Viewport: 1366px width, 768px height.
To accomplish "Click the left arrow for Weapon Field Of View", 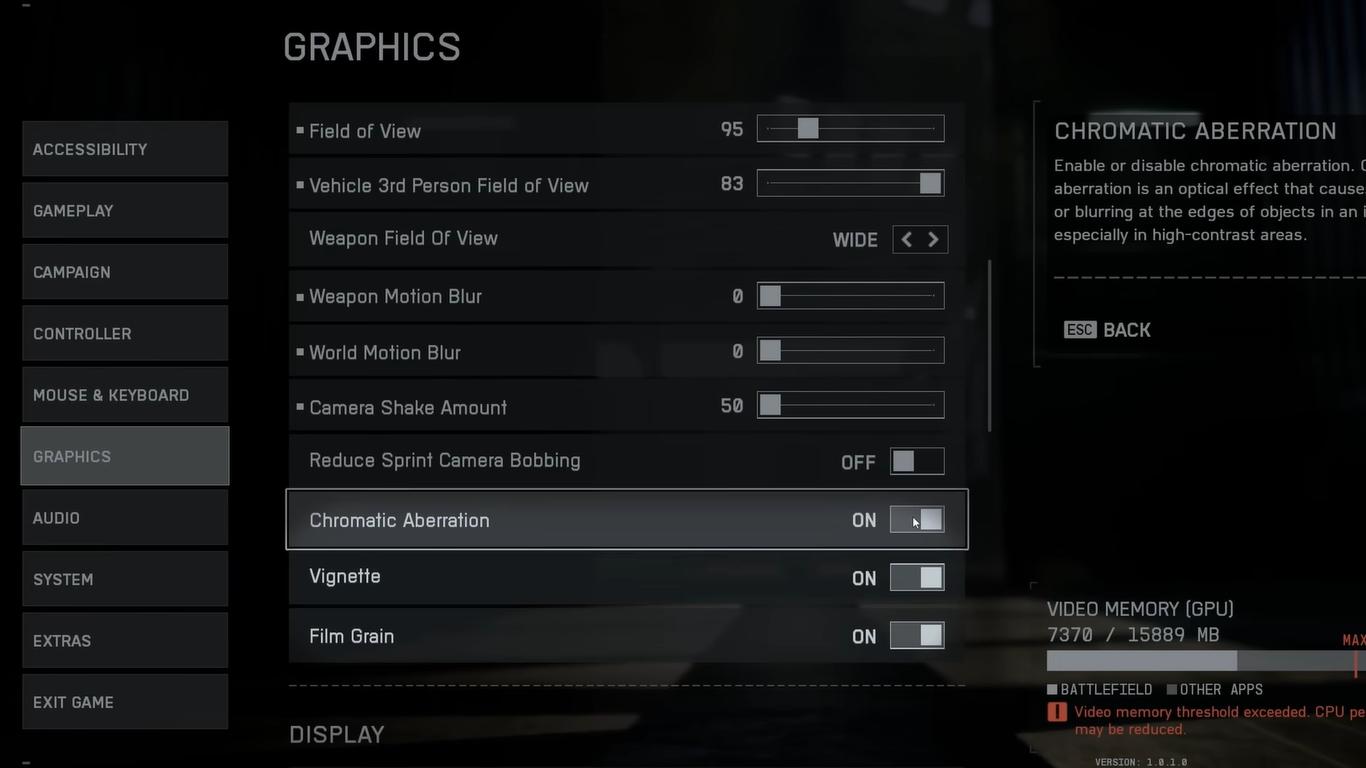I will click(906, 240).
